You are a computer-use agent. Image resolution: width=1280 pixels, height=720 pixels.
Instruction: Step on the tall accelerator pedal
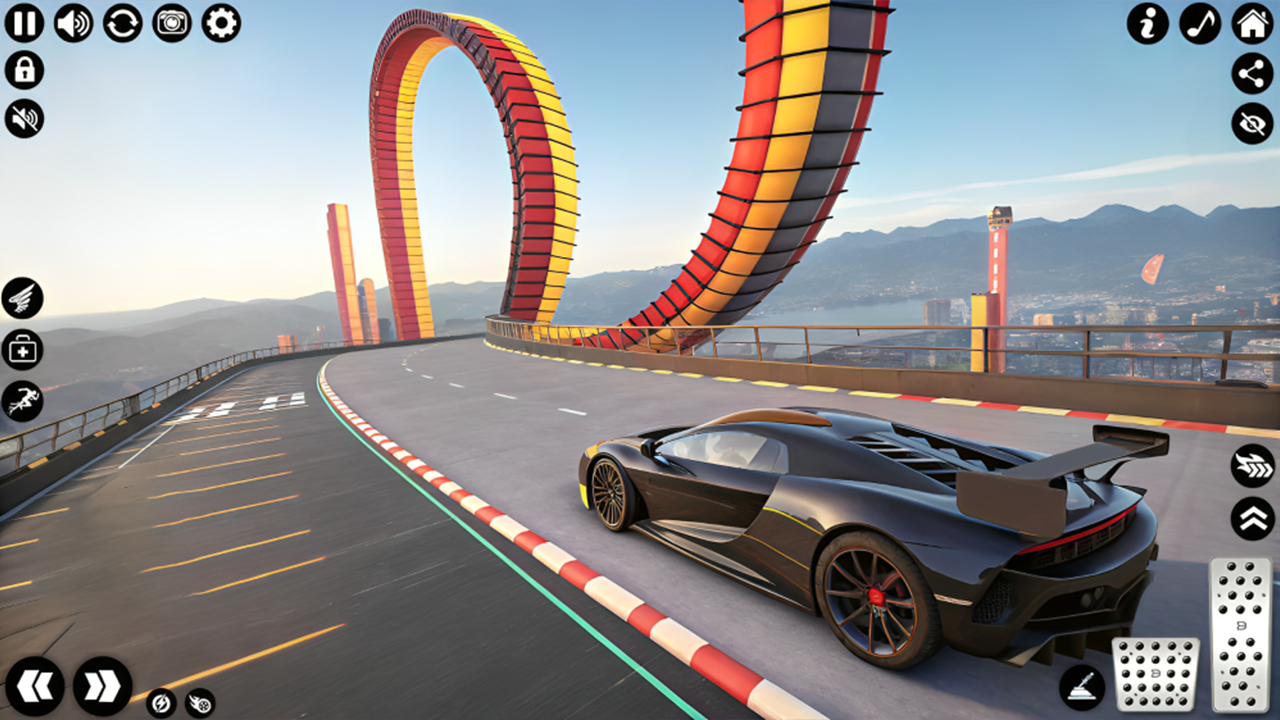point(1240,634)
